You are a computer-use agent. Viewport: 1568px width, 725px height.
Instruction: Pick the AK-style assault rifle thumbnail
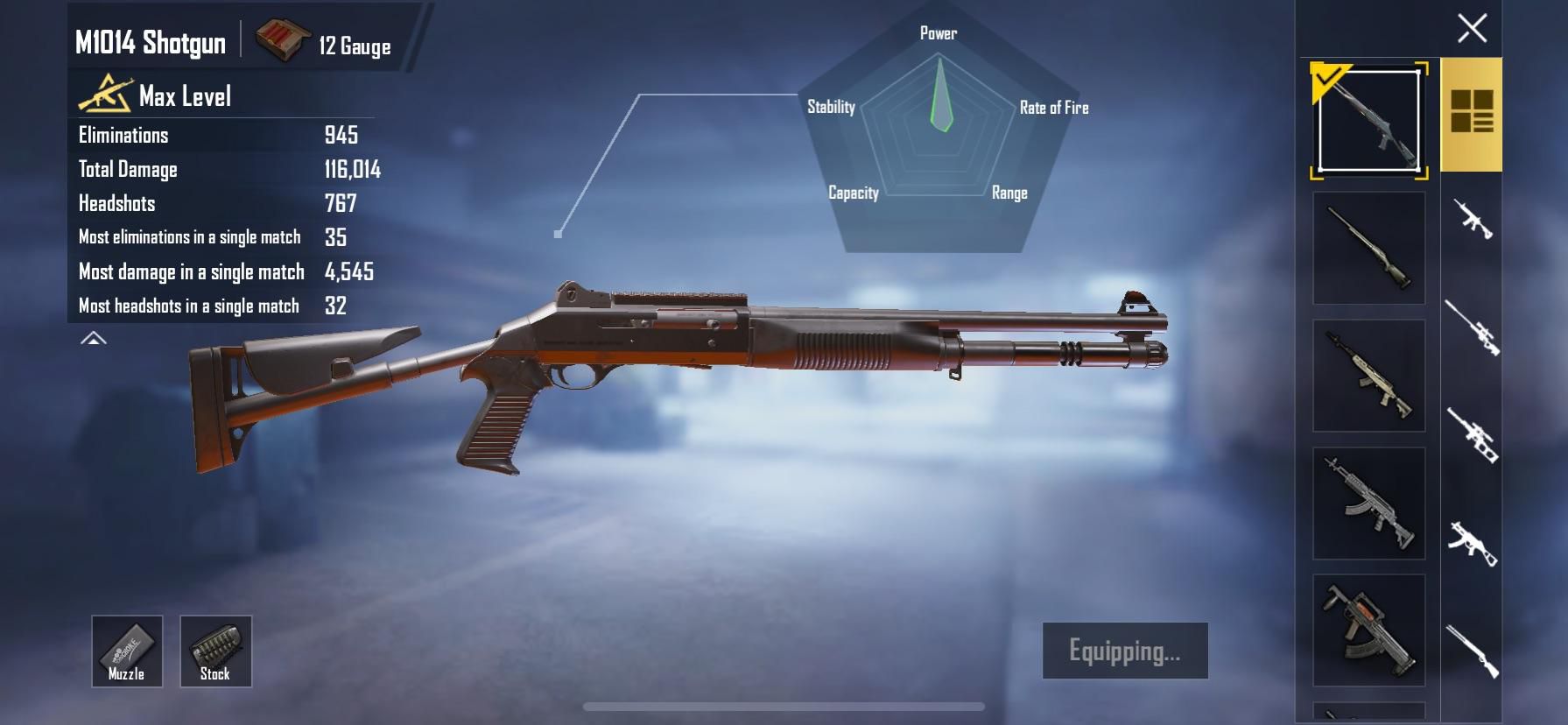coord(1368,503)
